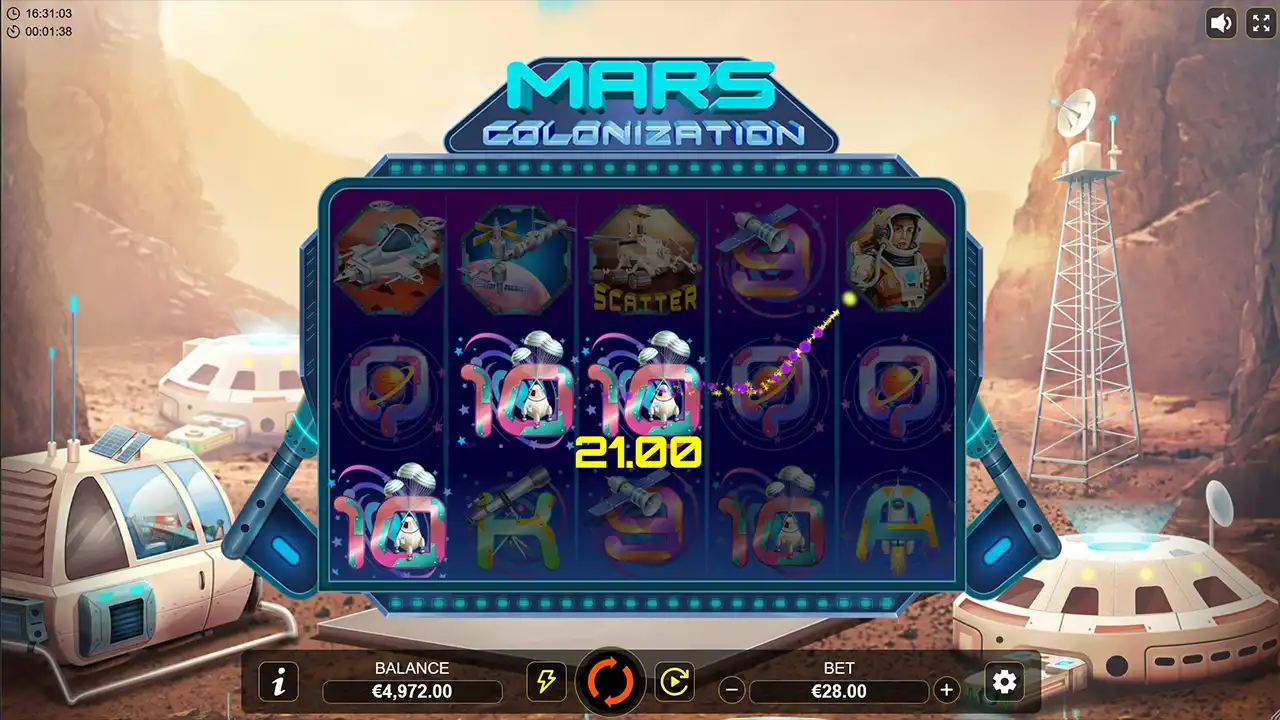Viewport: 1280px width, 720px height.
Task: Increase the bet with the plus button
Action: [946, 690]
